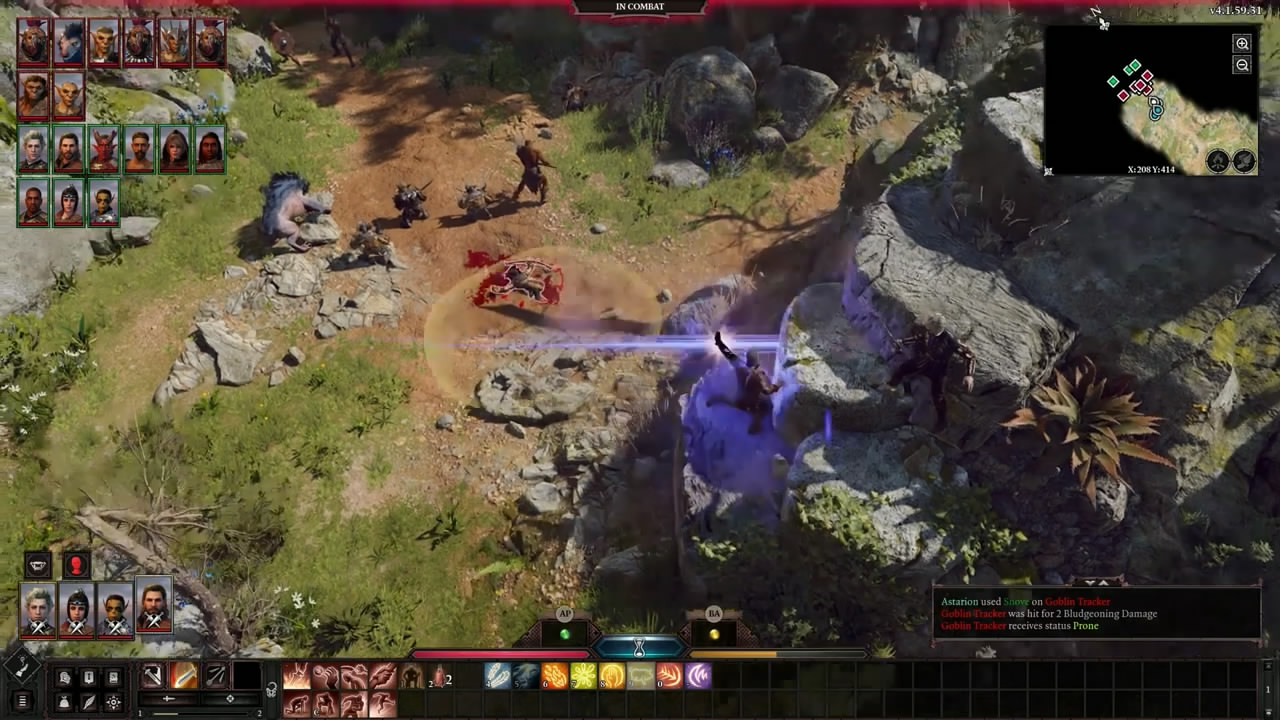The height and width of the screenshot is (720, 1280).
Task: Select the white feather spell slot
Action: tap(497, 676)
